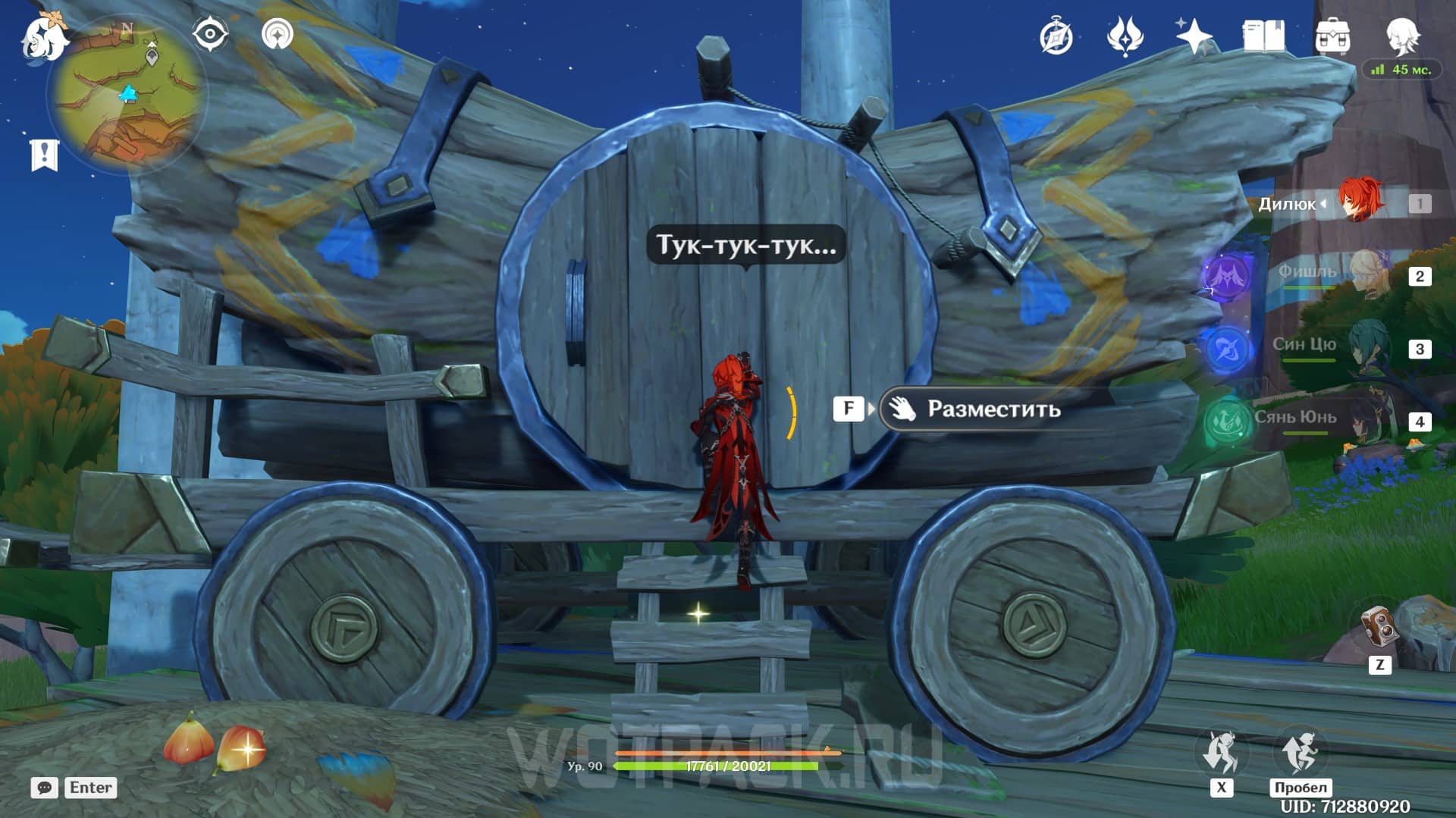
Task: Open the character profile head icon
Action: click(1401, 35)
